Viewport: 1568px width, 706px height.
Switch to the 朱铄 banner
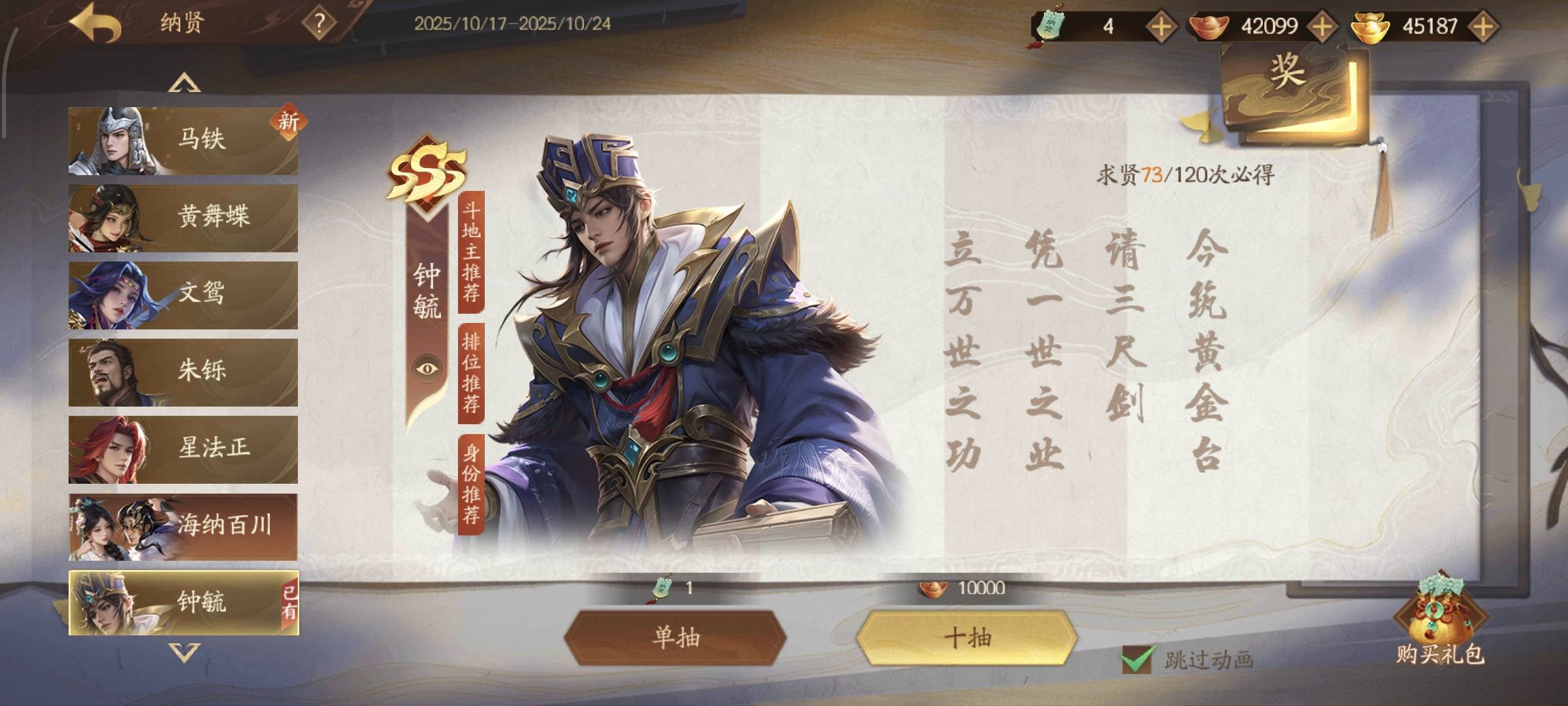183,372
